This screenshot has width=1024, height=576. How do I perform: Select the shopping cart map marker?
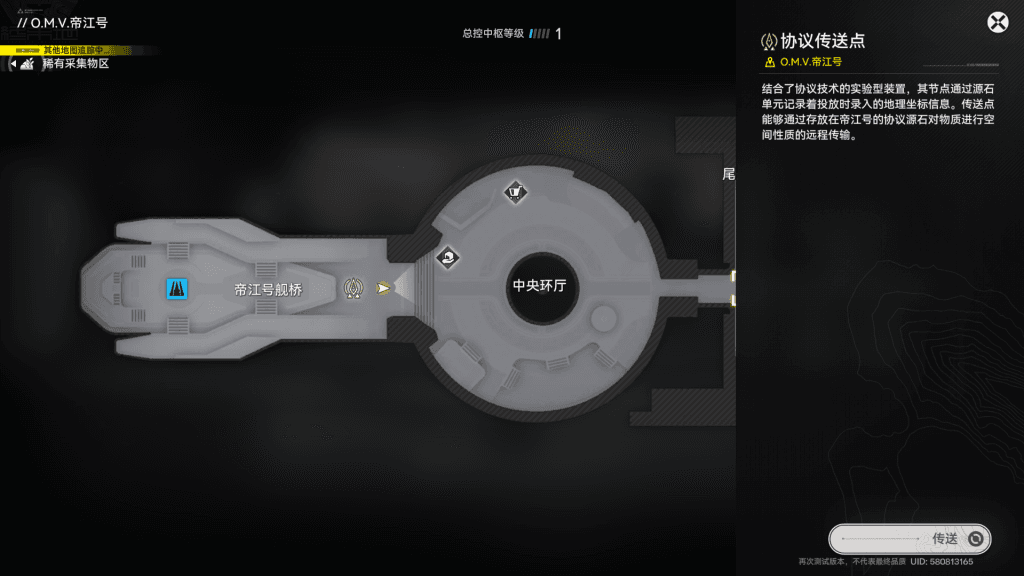[x=514, y=191]
